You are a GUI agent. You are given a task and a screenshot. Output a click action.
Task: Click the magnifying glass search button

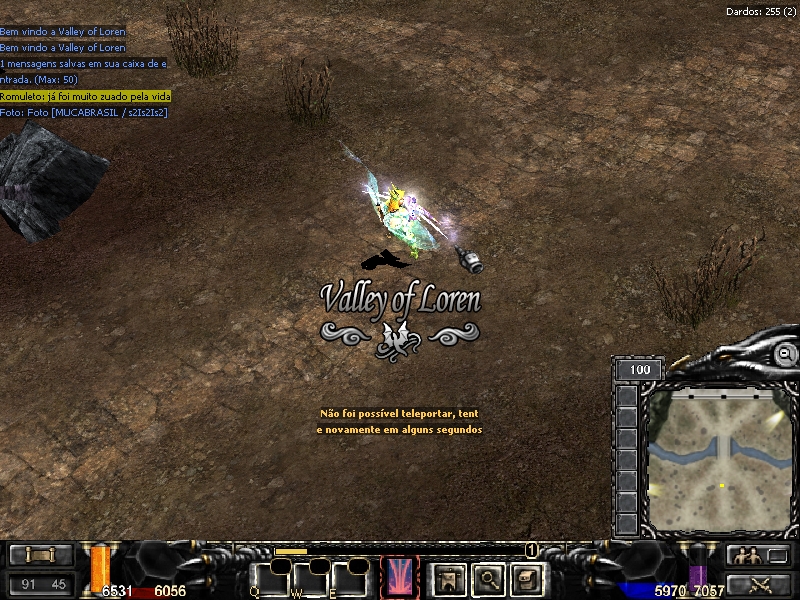point(488,577)
